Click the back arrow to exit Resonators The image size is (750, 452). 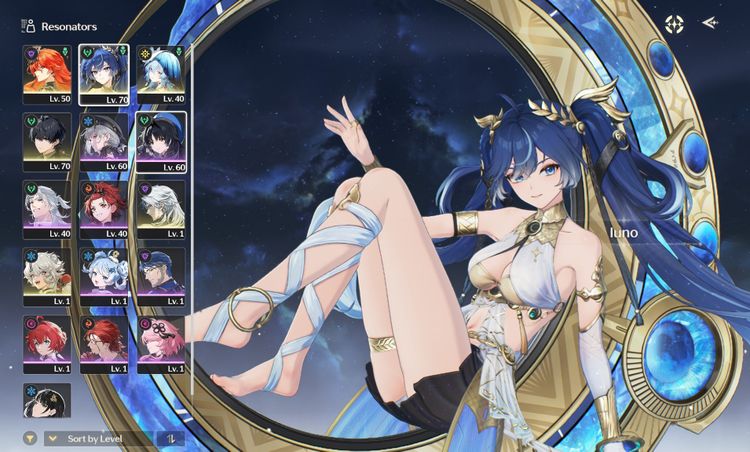coord(710,22)
